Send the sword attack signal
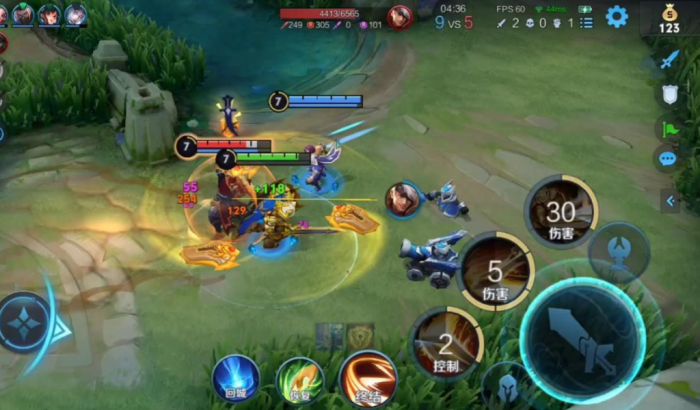Viewport: 700px width, 410px height. click(668, 60)
